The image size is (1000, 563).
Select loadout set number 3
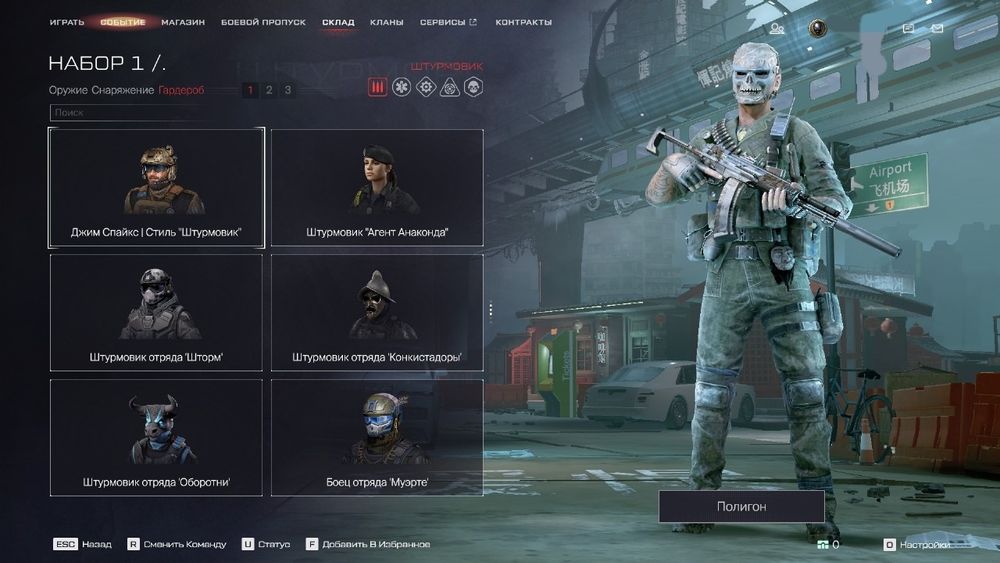click(x=288, y=90)
